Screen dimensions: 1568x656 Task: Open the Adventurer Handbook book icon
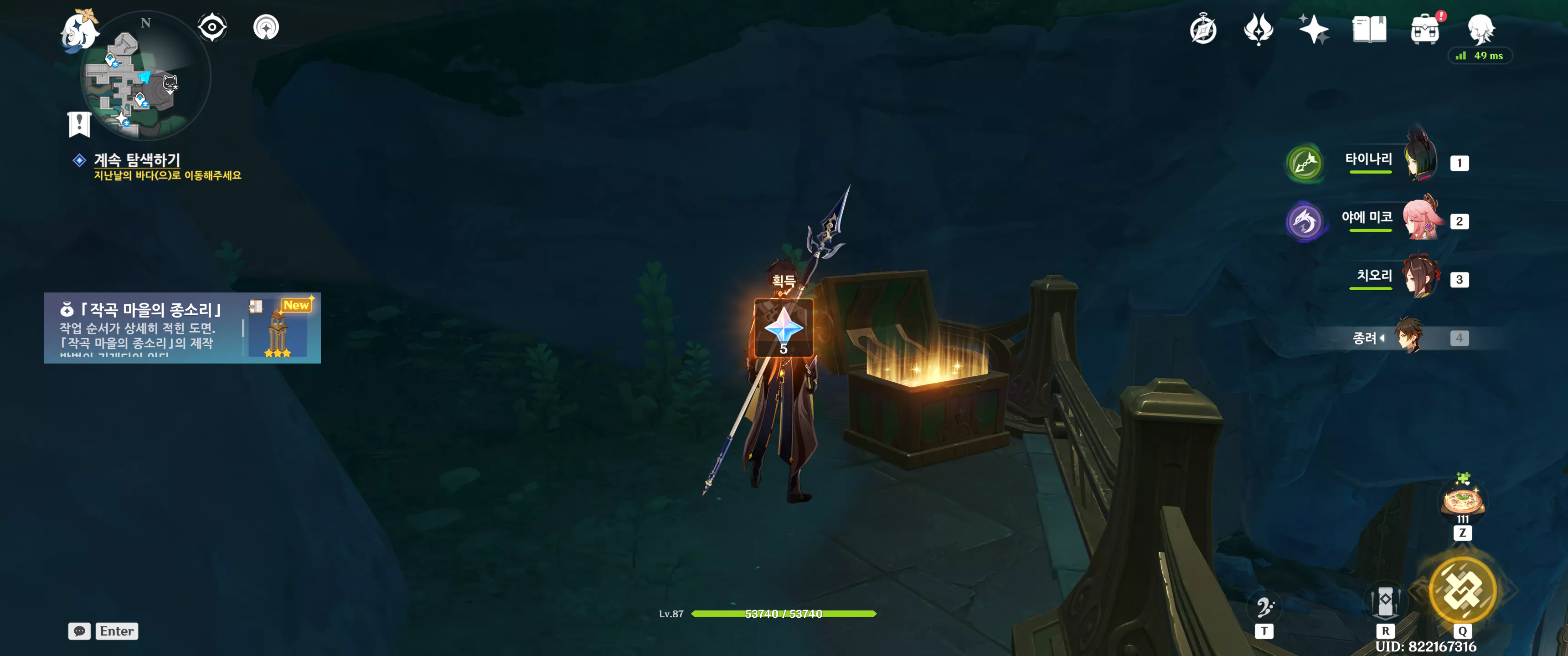(x=1369, y=29)
